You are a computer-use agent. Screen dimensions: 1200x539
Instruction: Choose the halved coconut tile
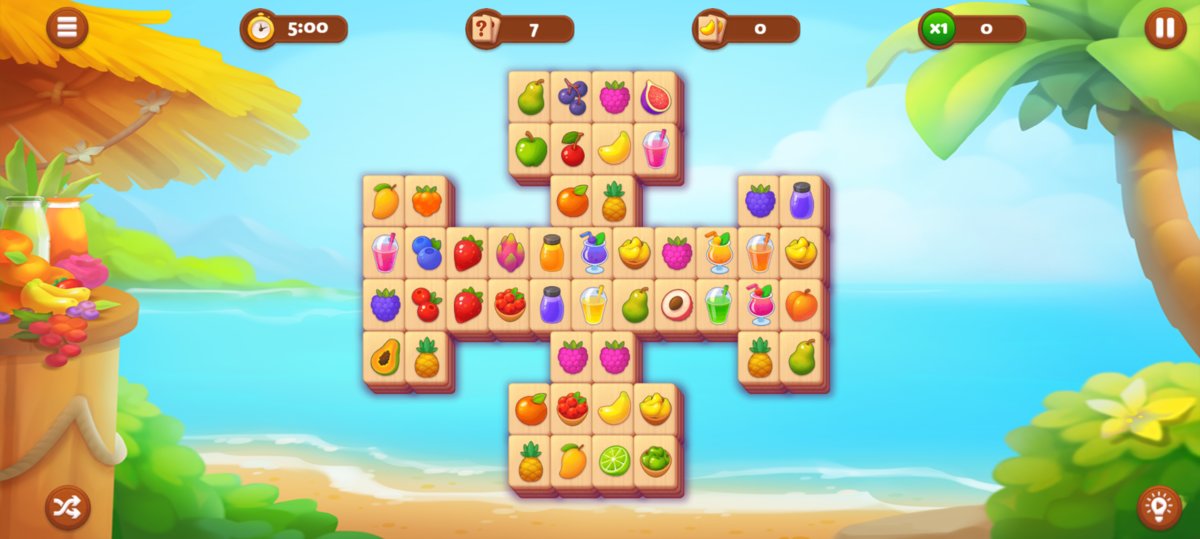[676, 305]
